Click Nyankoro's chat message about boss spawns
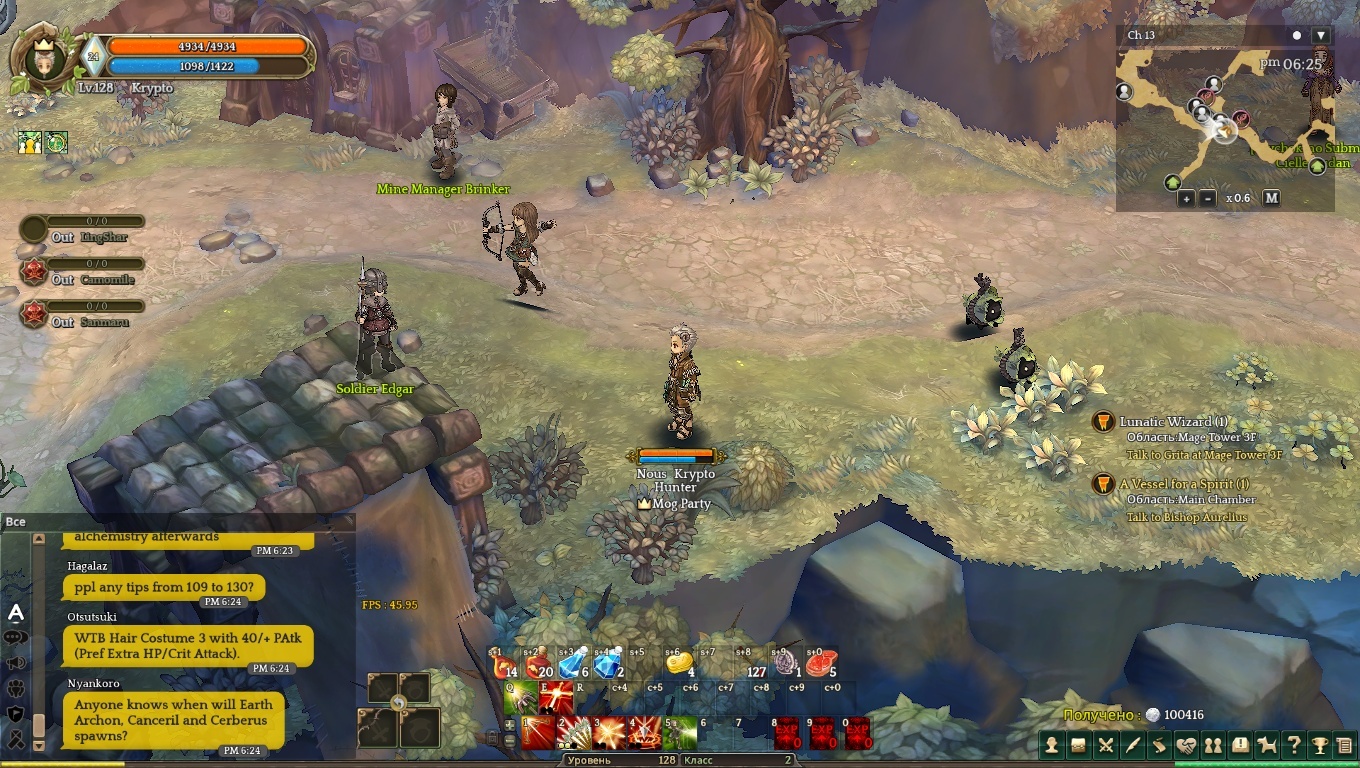The width and height of the screenshot is (1360, 768). pos(175,720)
